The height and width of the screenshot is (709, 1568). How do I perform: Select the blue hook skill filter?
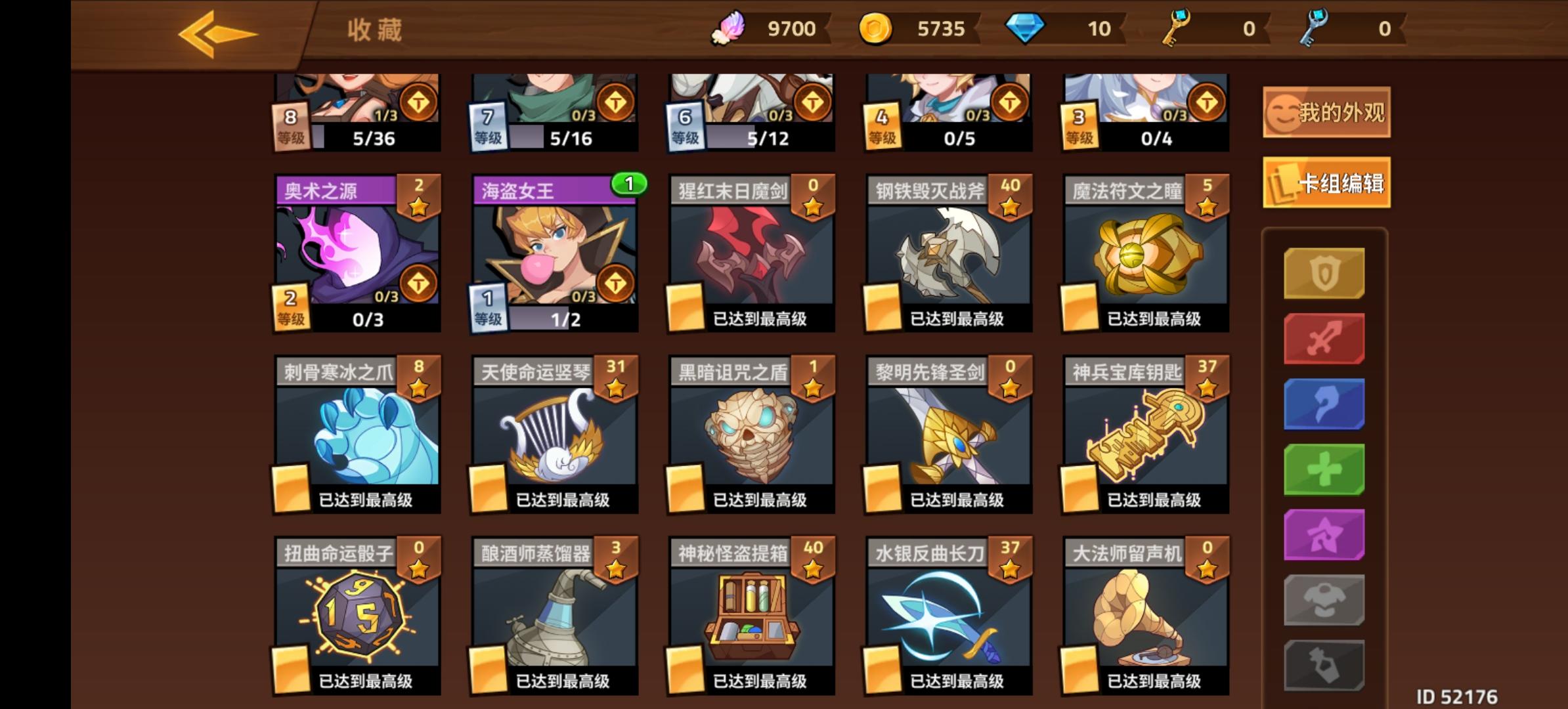1324,402
